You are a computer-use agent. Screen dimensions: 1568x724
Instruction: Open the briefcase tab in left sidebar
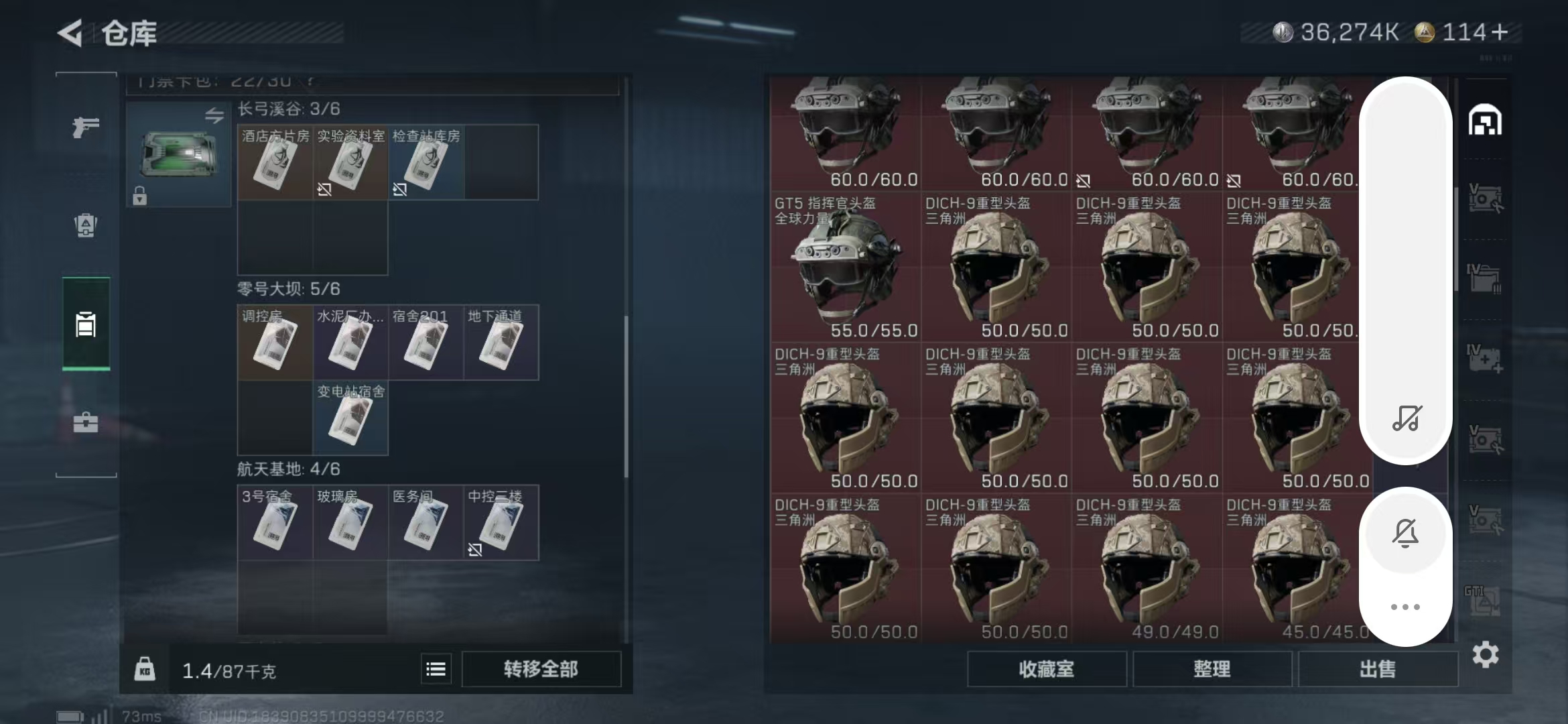(84, 422)
